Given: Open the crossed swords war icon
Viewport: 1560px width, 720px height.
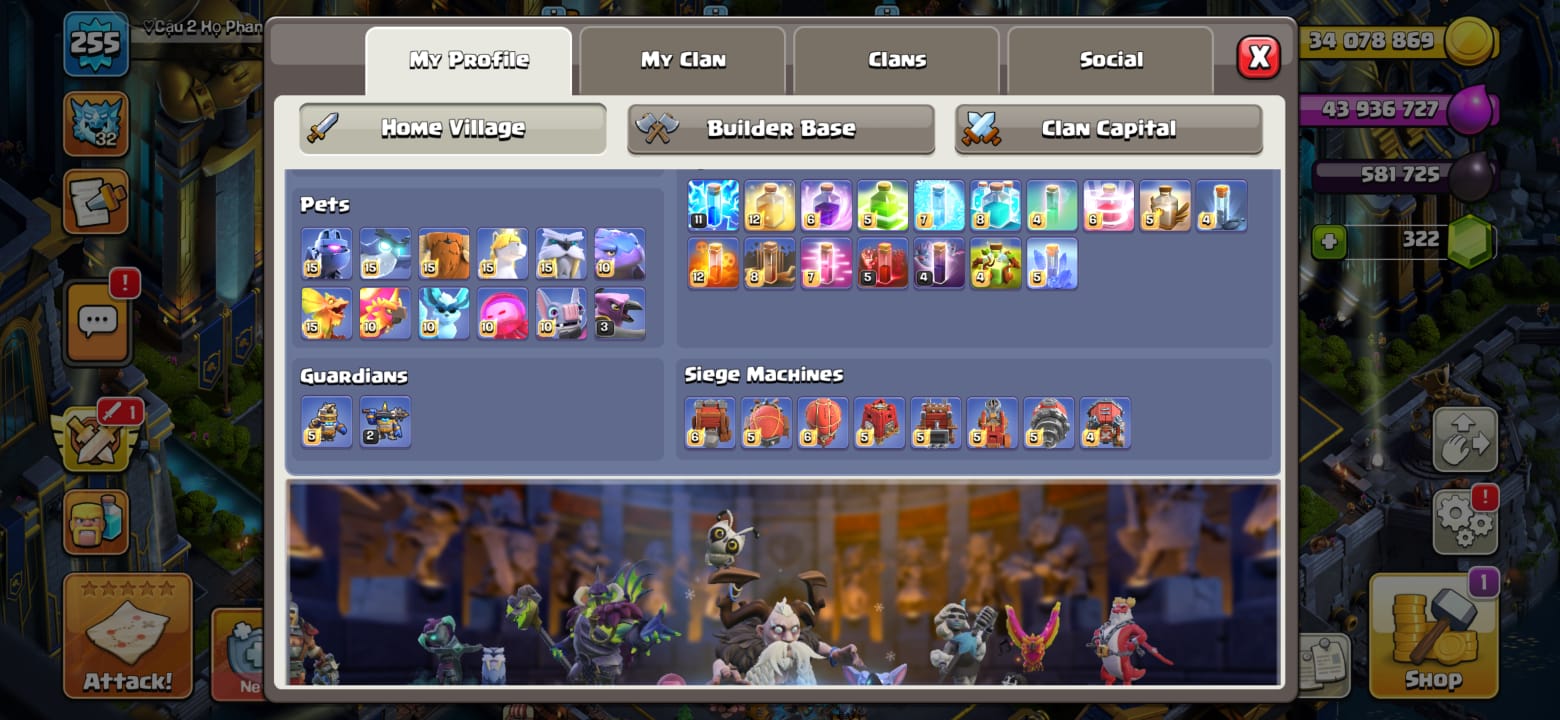Looking at the screenshot, I should pyautogui.click(x=96, y=438).
